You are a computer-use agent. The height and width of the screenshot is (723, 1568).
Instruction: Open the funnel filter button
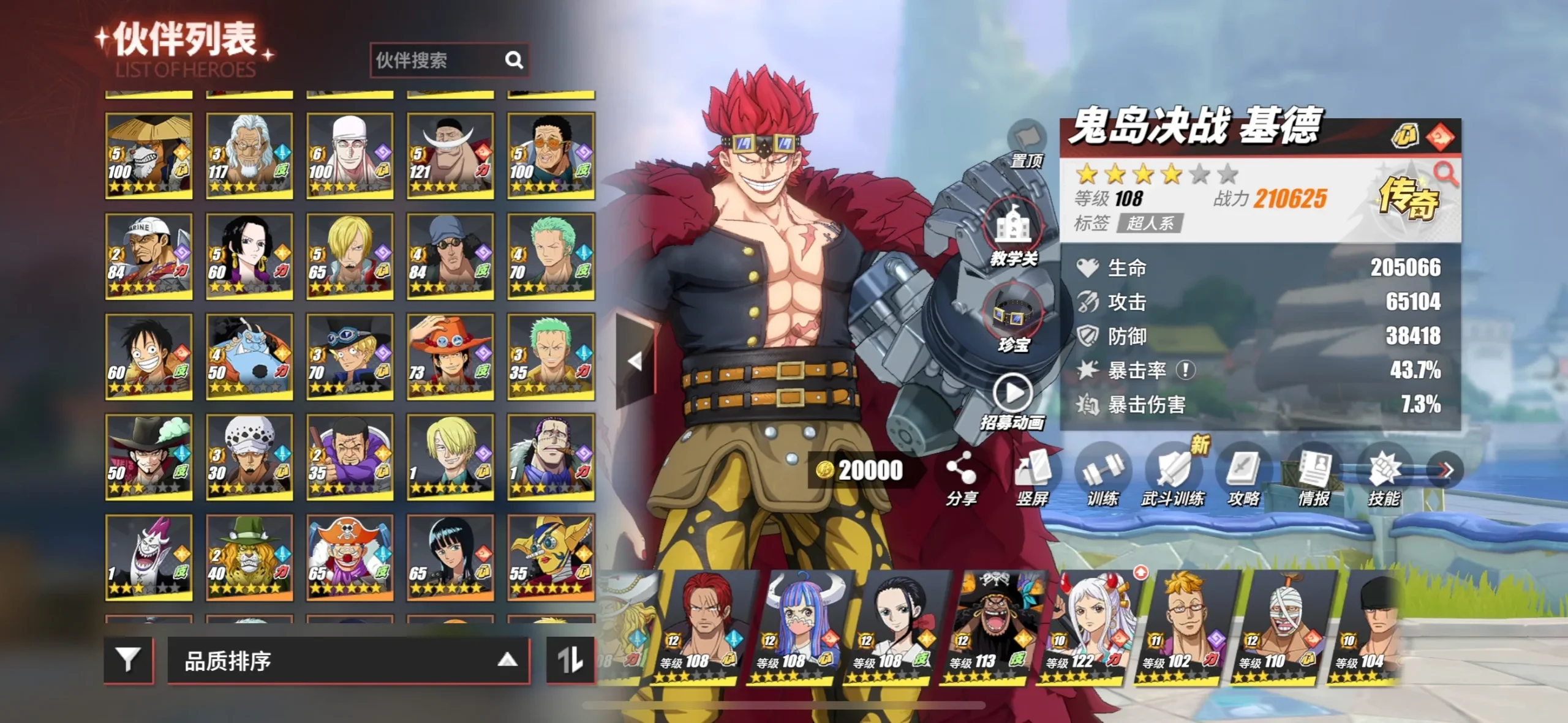(x=129, y=660)
